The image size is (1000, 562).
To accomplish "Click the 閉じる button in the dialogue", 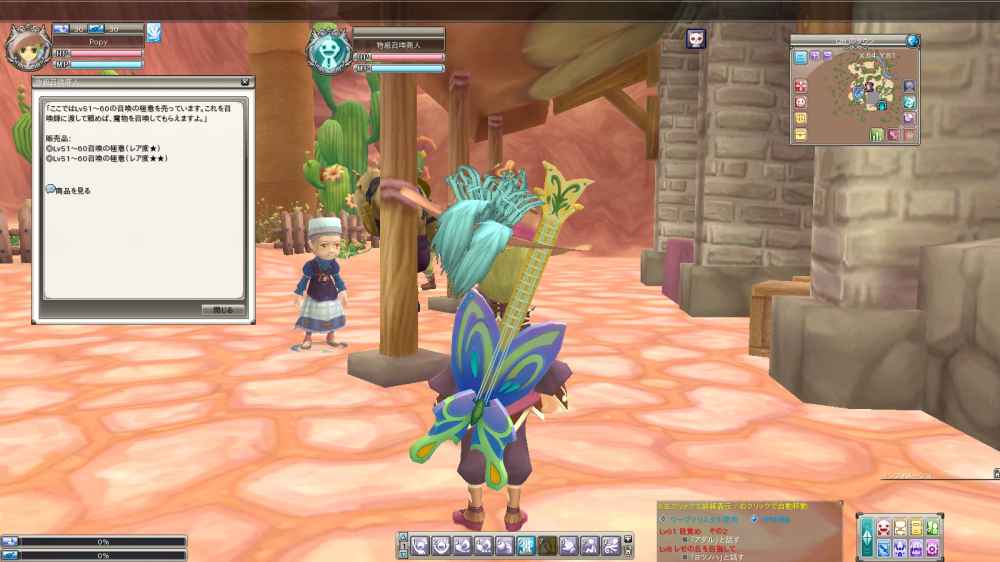I will tap(223, 310).
